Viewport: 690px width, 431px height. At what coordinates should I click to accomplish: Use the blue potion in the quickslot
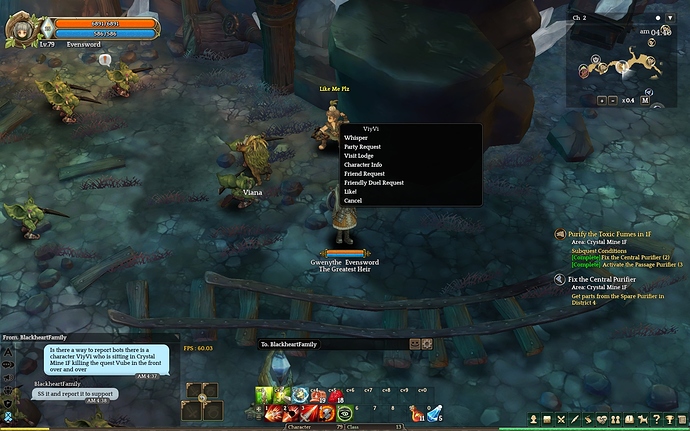[x=435, y=412]
